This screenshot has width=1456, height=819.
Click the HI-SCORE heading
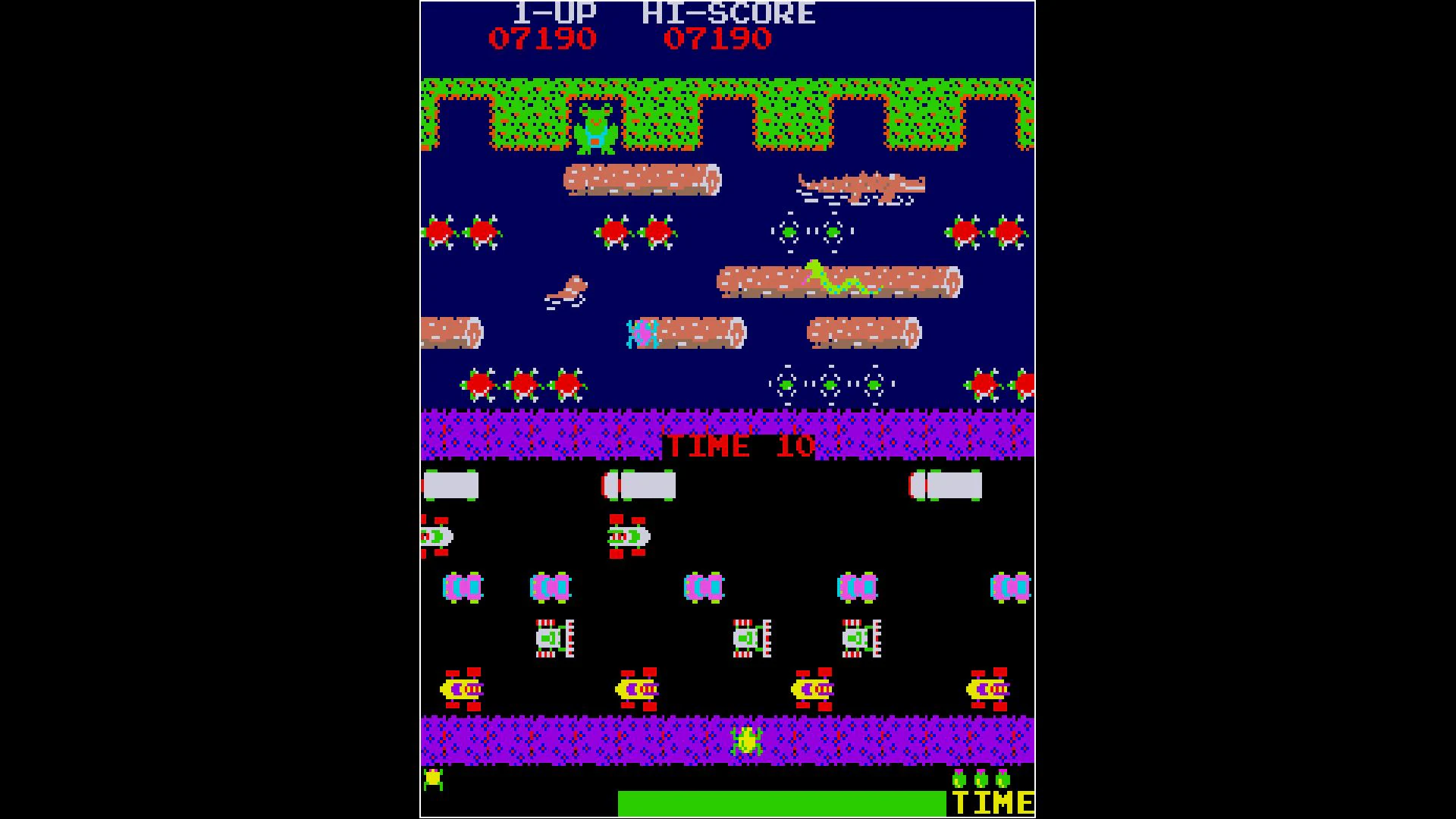point(728,12)
